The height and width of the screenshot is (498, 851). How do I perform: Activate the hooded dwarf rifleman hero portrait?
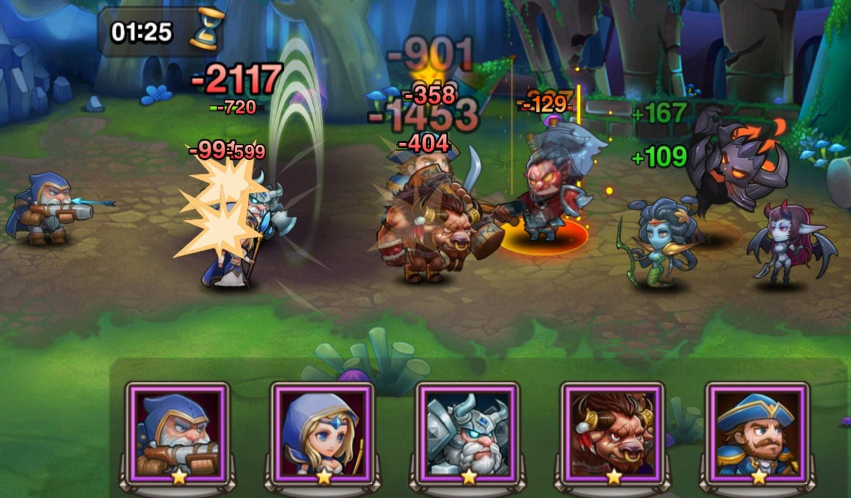[178, 431]
